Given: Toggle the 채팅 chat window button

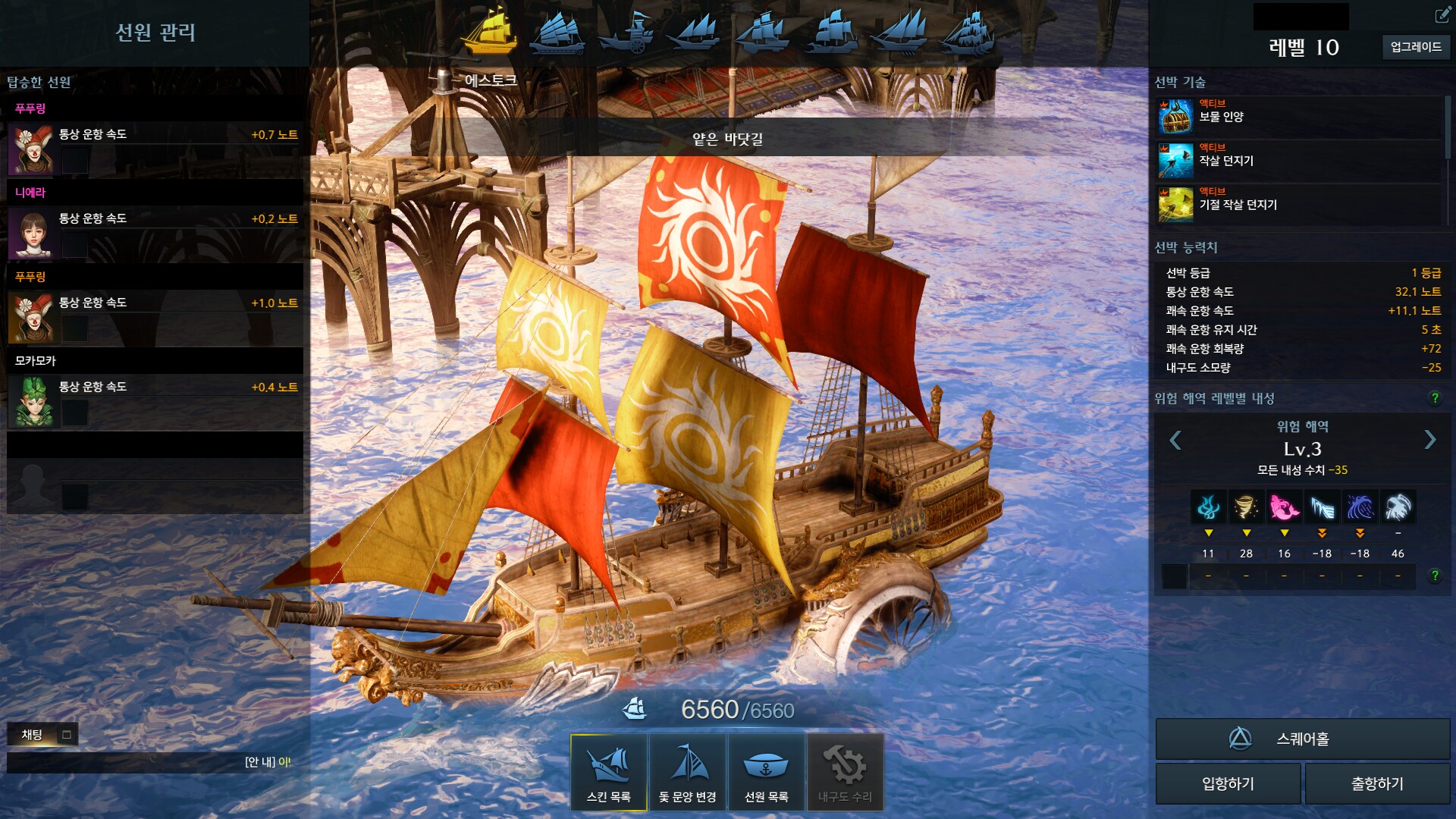Looking at the screenshot, I should pyautogui.click(x=67, y=734).
